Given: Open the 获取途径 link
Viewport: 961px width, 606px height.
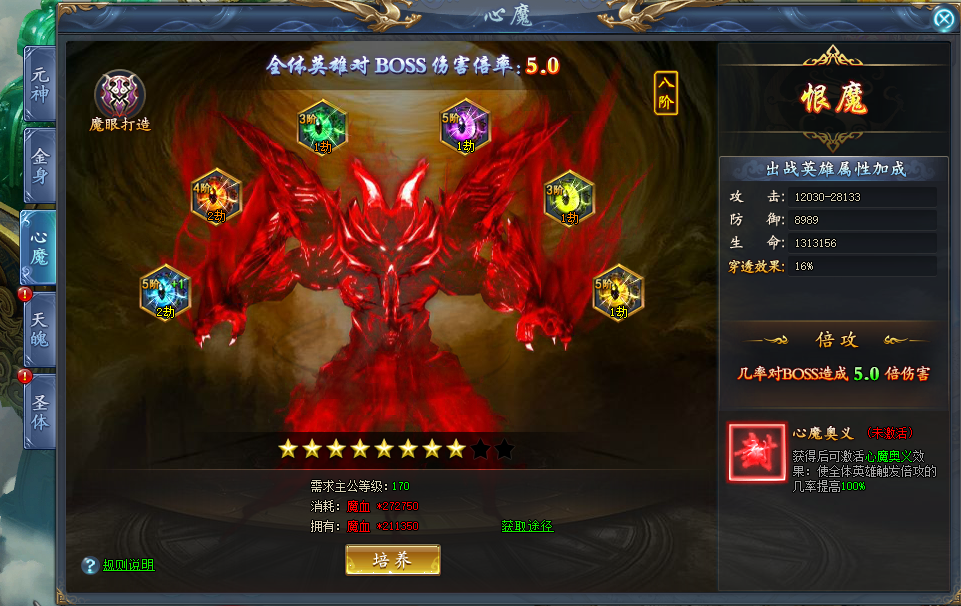Looking at the screenshot, I should pyautogui.click(x=527, y=526).
